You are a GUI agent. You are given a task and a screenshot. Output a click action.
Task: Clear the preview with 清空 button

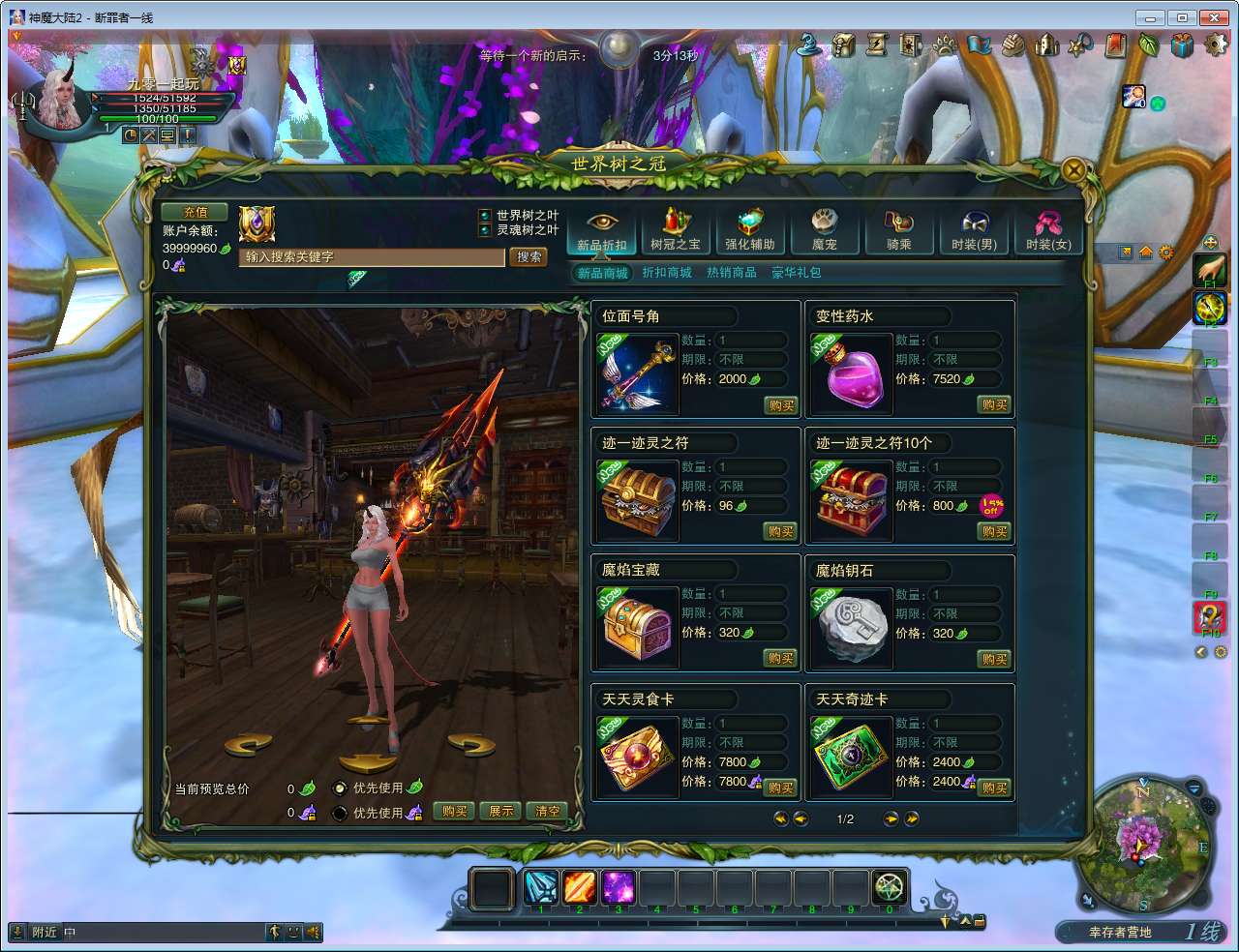[547, 812]
